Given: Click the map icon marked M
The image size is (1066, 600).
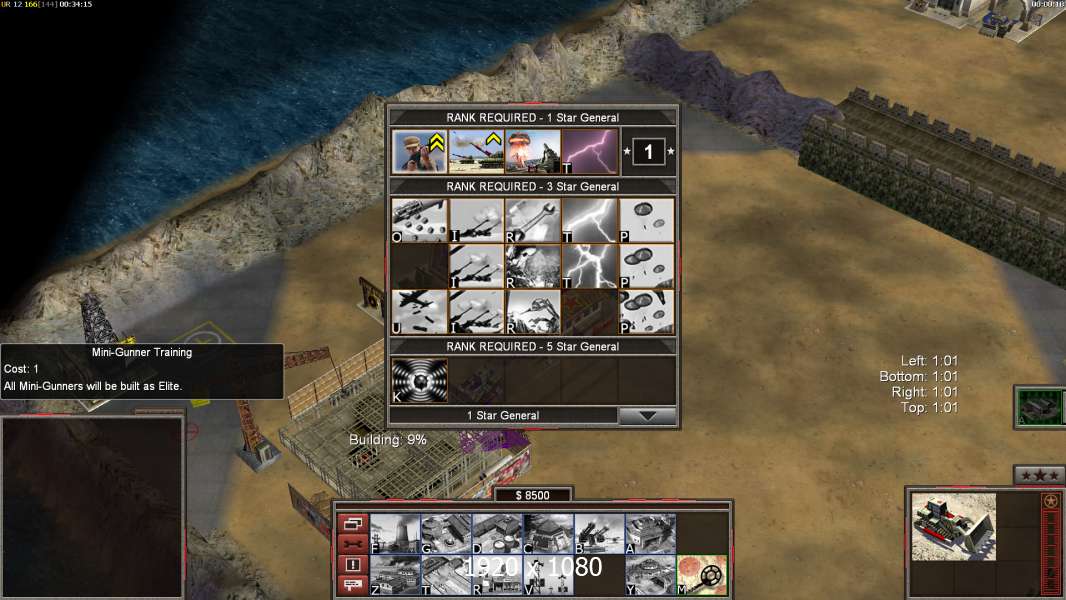Looking at the screenshot, I should (x=701, y=575).
